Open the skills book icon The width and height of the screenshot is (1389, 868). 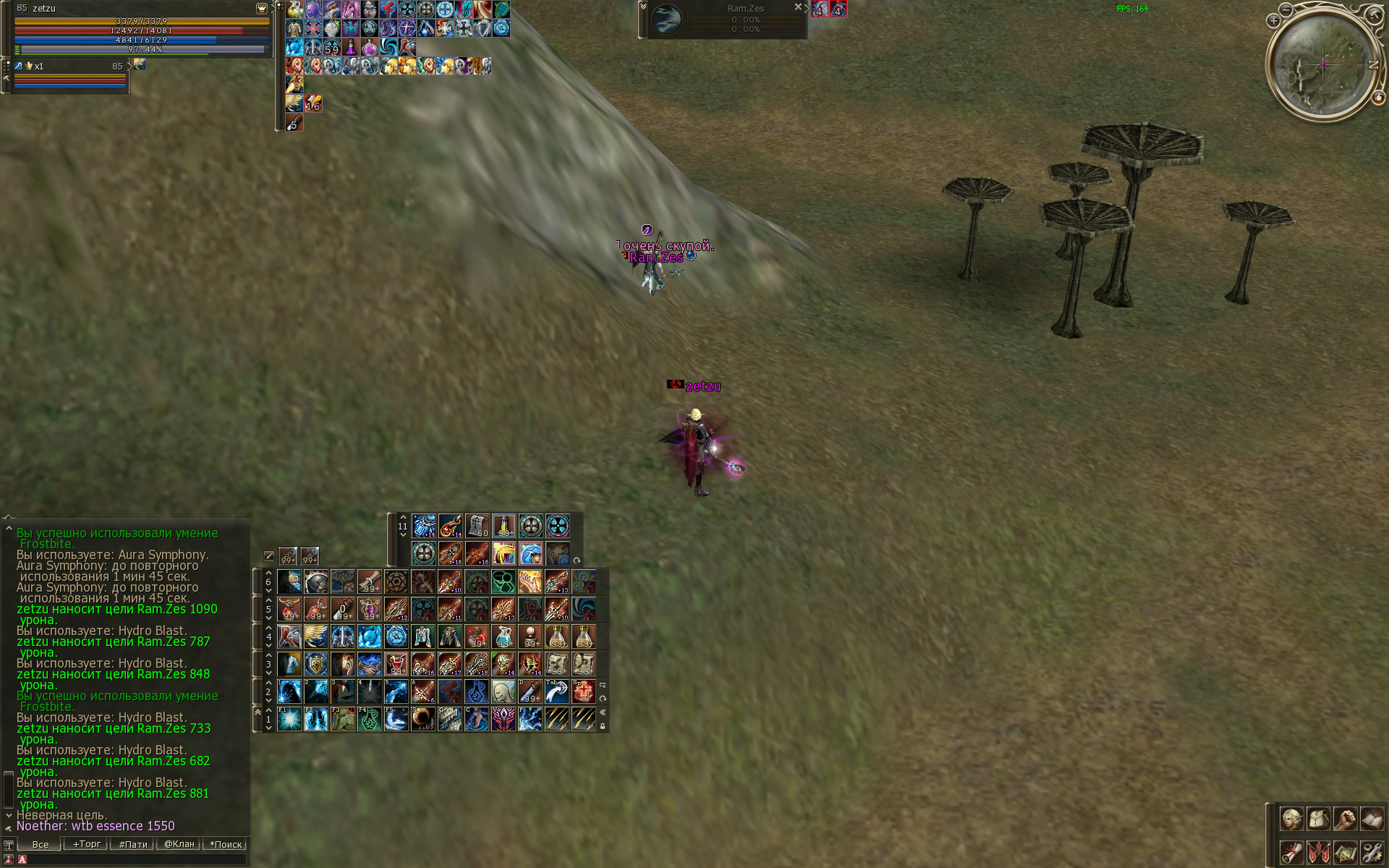[x=1372, y=820]
